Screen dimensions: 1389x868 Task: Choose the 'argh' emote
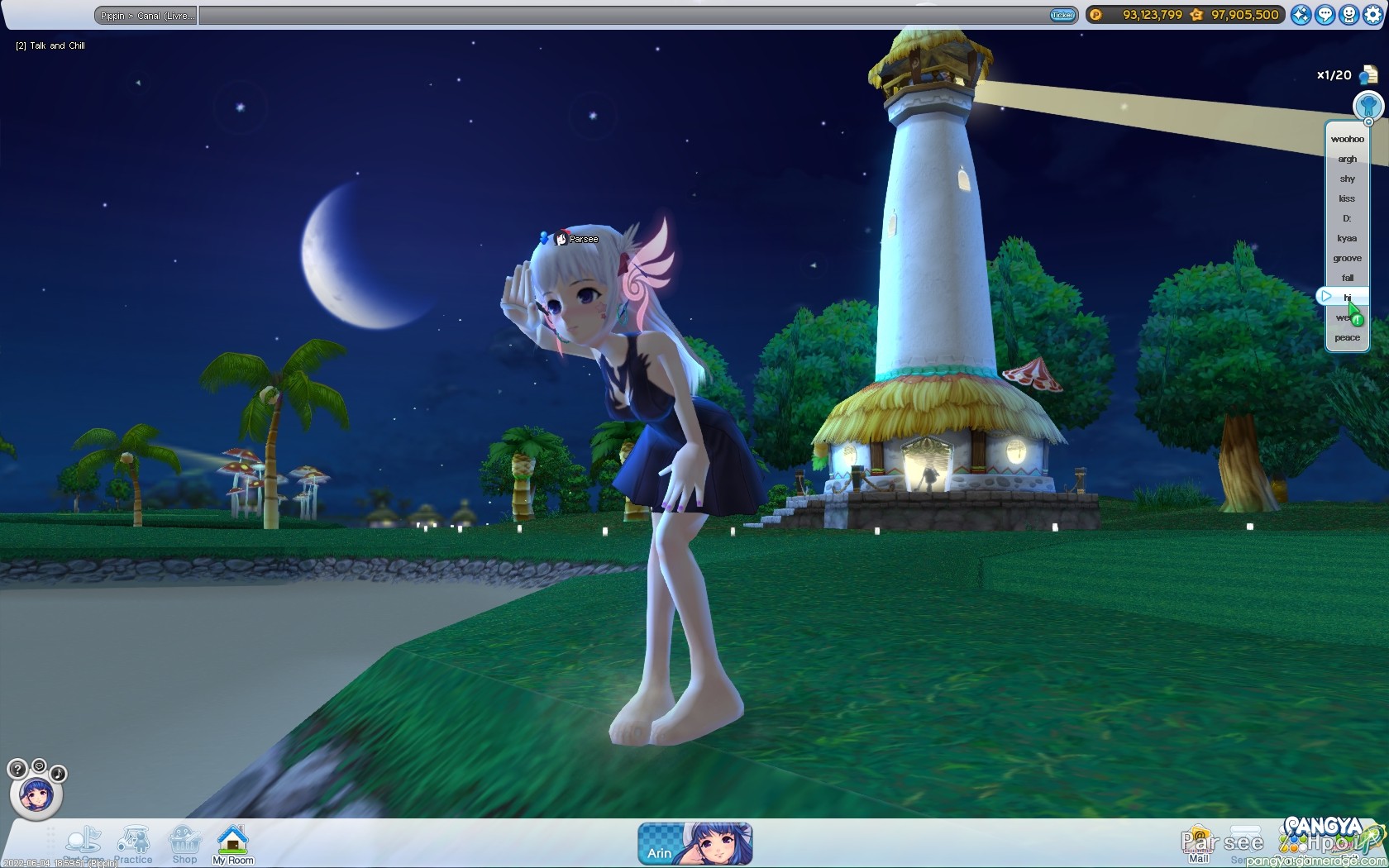[x=1347, y=159]
